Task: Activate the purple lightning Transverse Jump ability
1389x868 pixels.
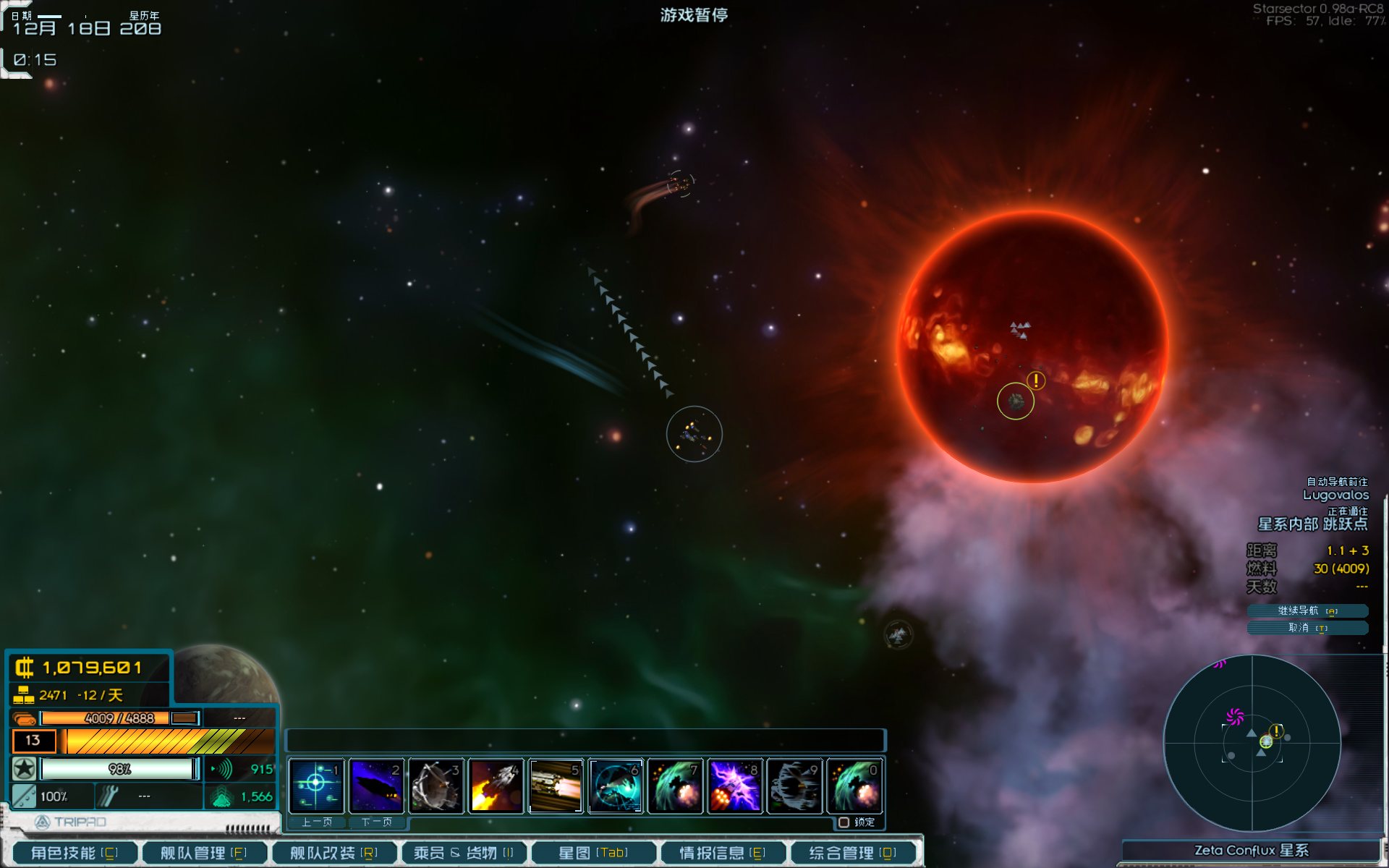Action: [x=734, y=786]
